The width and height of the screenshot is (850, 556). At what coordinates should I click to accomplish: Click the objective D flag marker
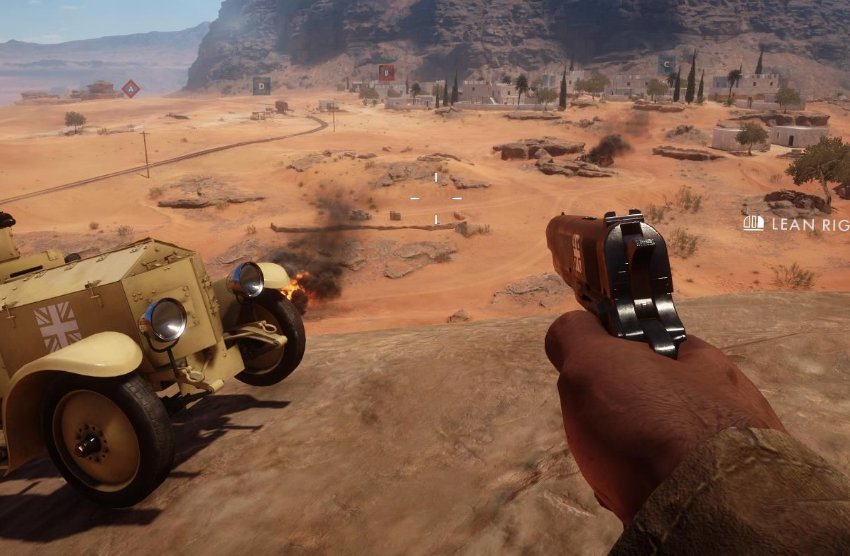pos(261,86)
